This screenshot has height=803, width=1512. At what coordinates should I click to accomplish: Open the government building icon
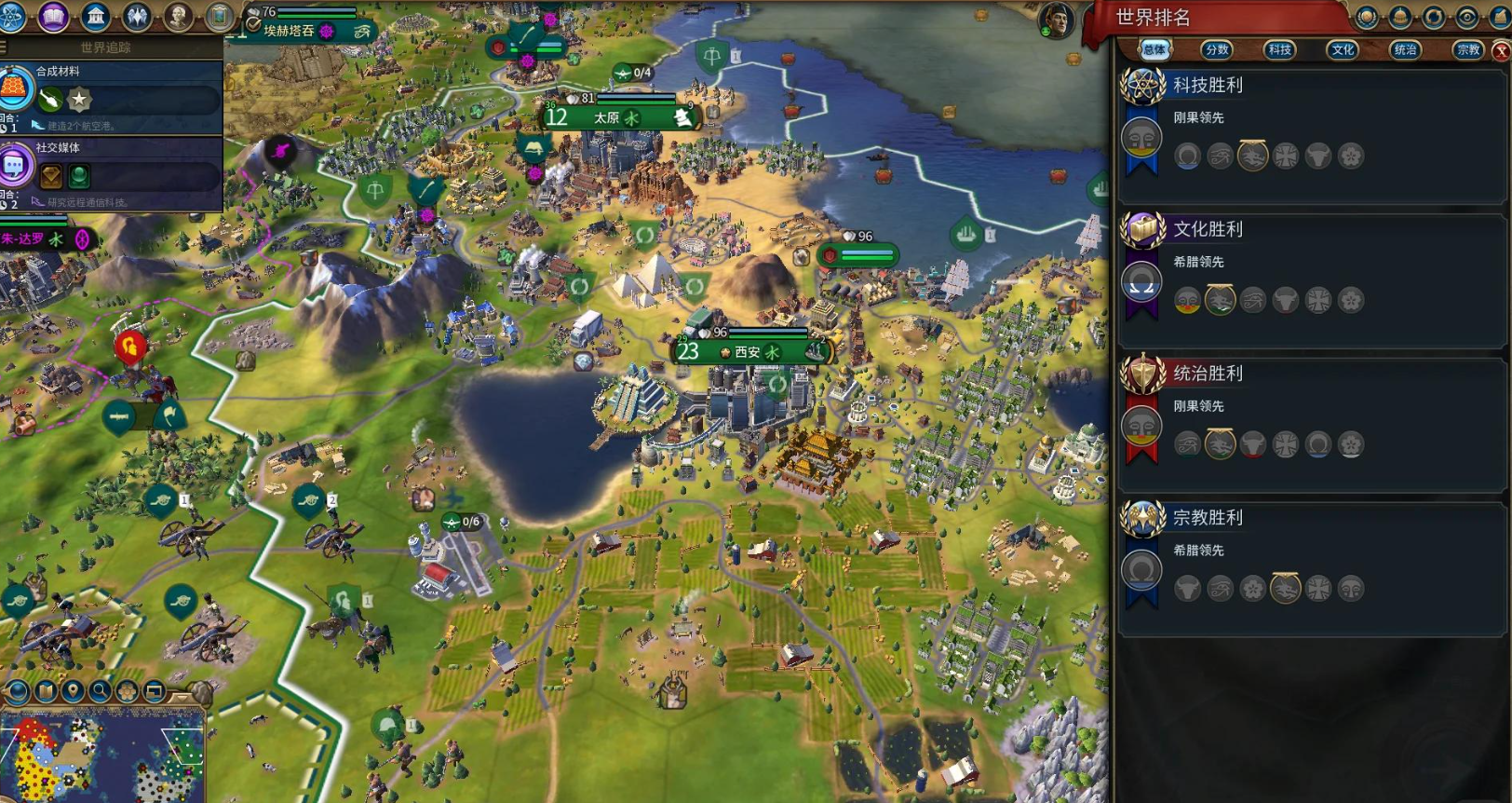95,16
